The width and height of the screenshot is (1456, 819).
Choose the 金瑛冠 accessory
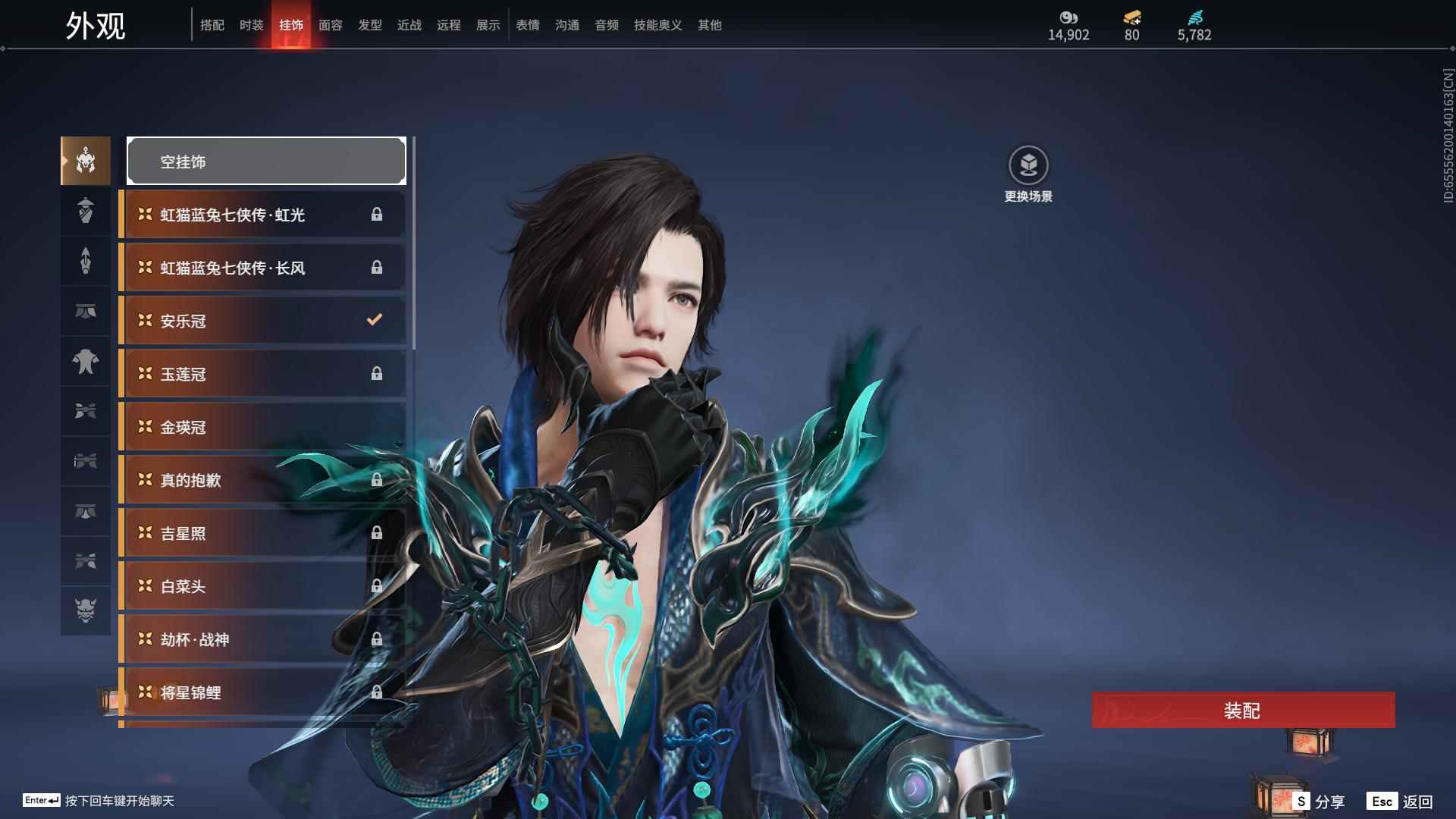pos(262,427)
